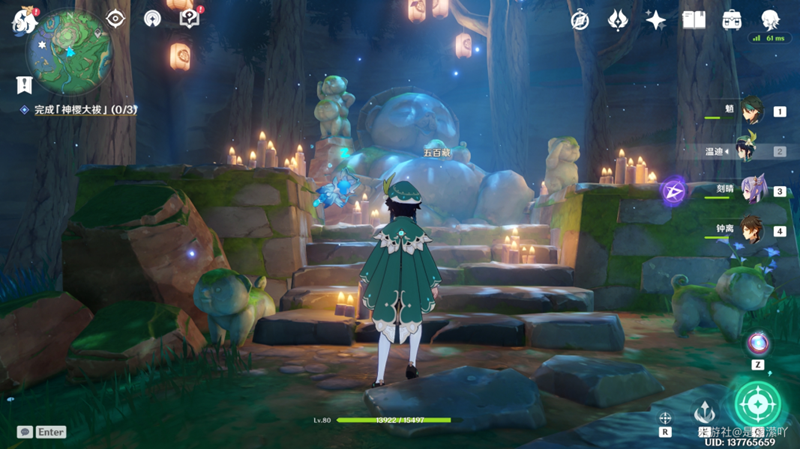This screenshot has height=449, width=800.
Task: Open the four-point star Wish icon
Action: coord(656,19)
